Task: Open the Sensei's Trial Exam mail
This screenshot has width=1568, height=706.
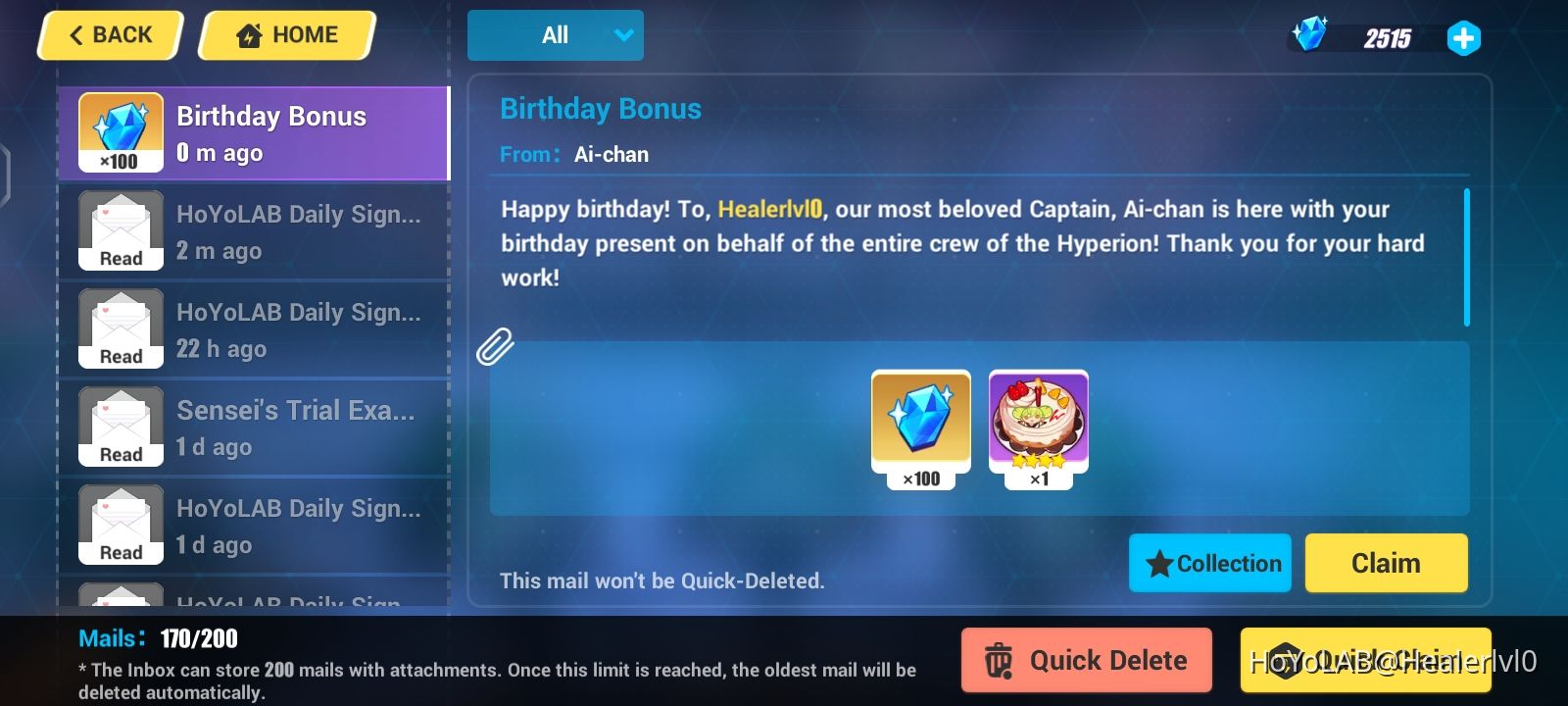Action: [x=255, y=427]
